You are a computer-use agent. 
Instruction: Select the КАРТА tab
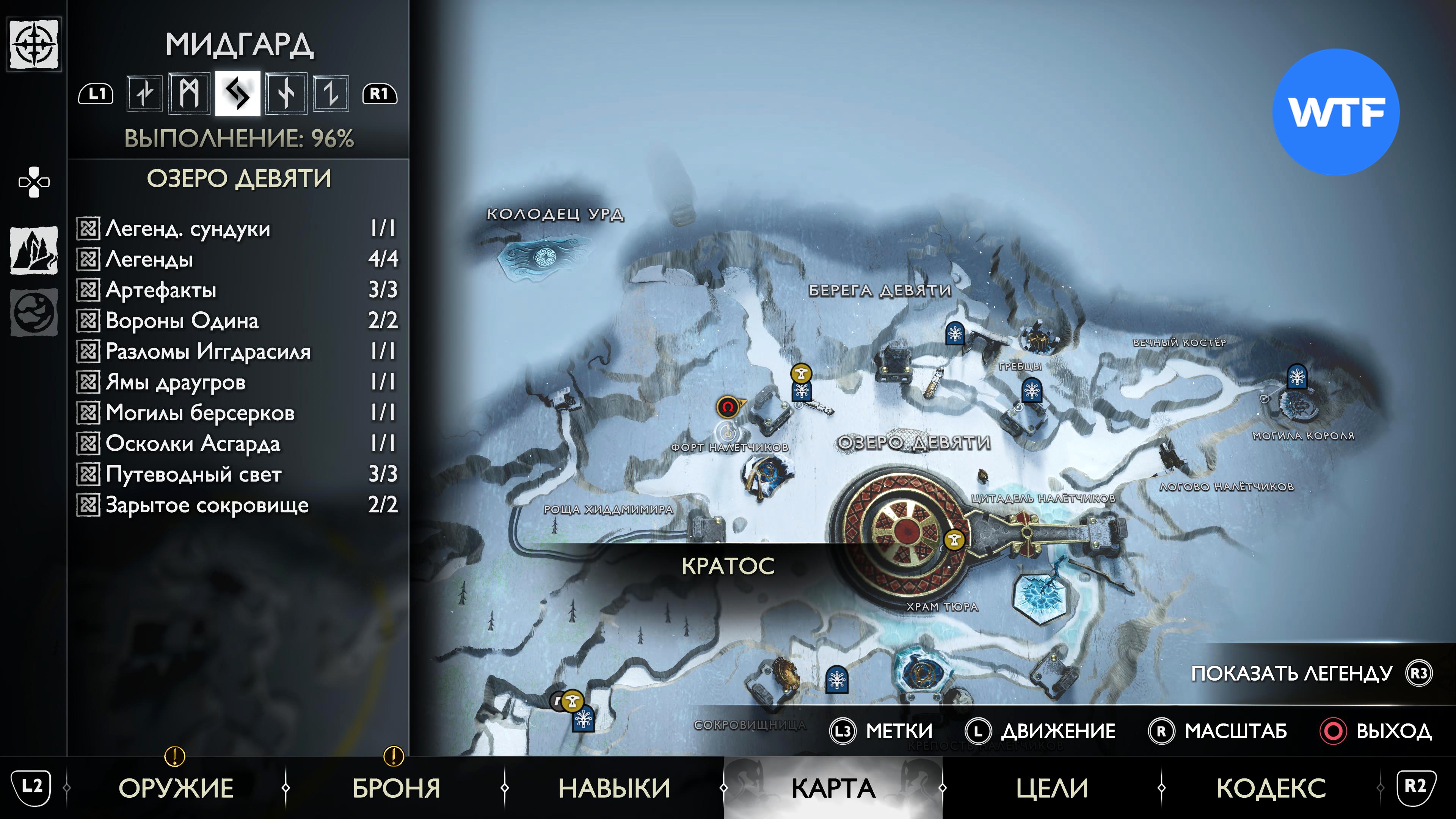tap(833, 788)
